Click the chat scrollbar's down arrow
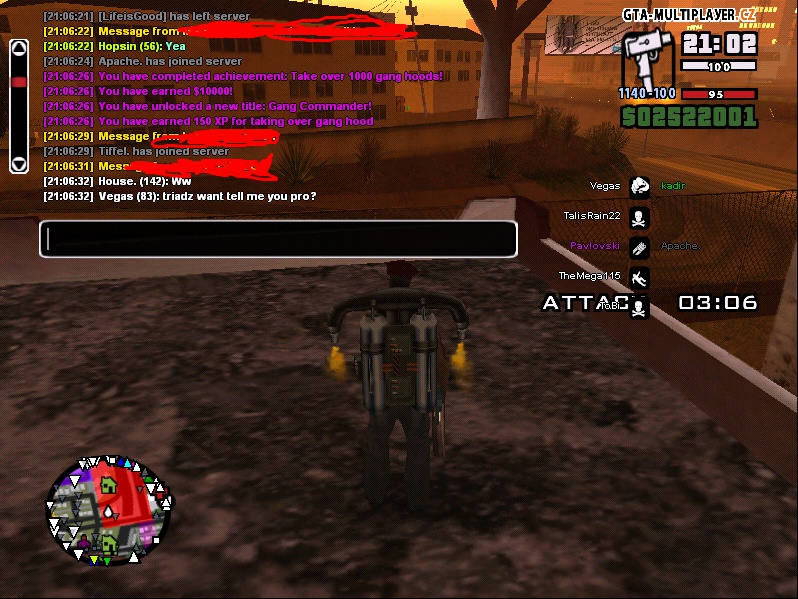 tap(18, 163)
